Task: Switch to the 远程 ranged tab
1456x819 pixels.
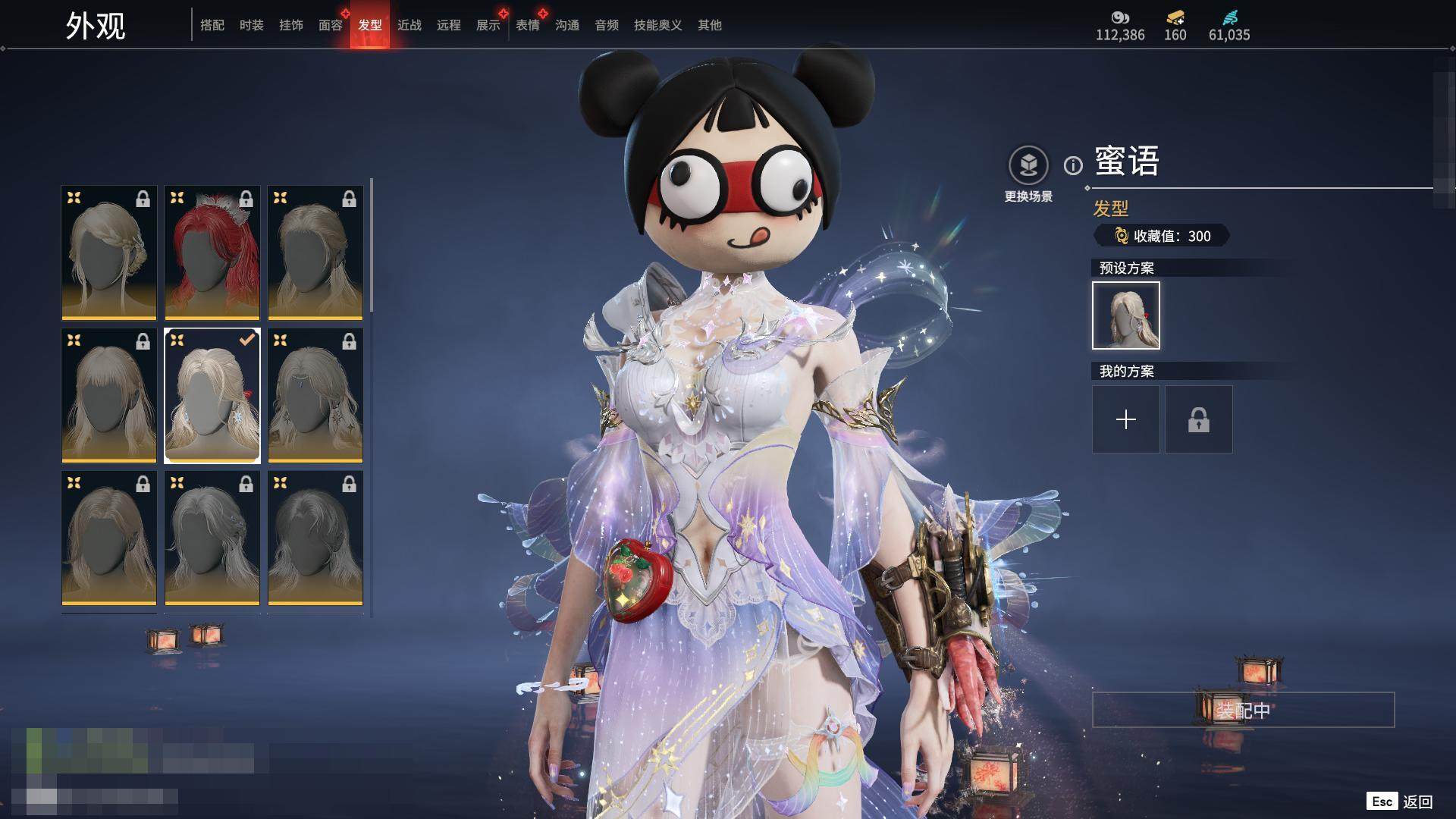Action: tap(449, 26)
